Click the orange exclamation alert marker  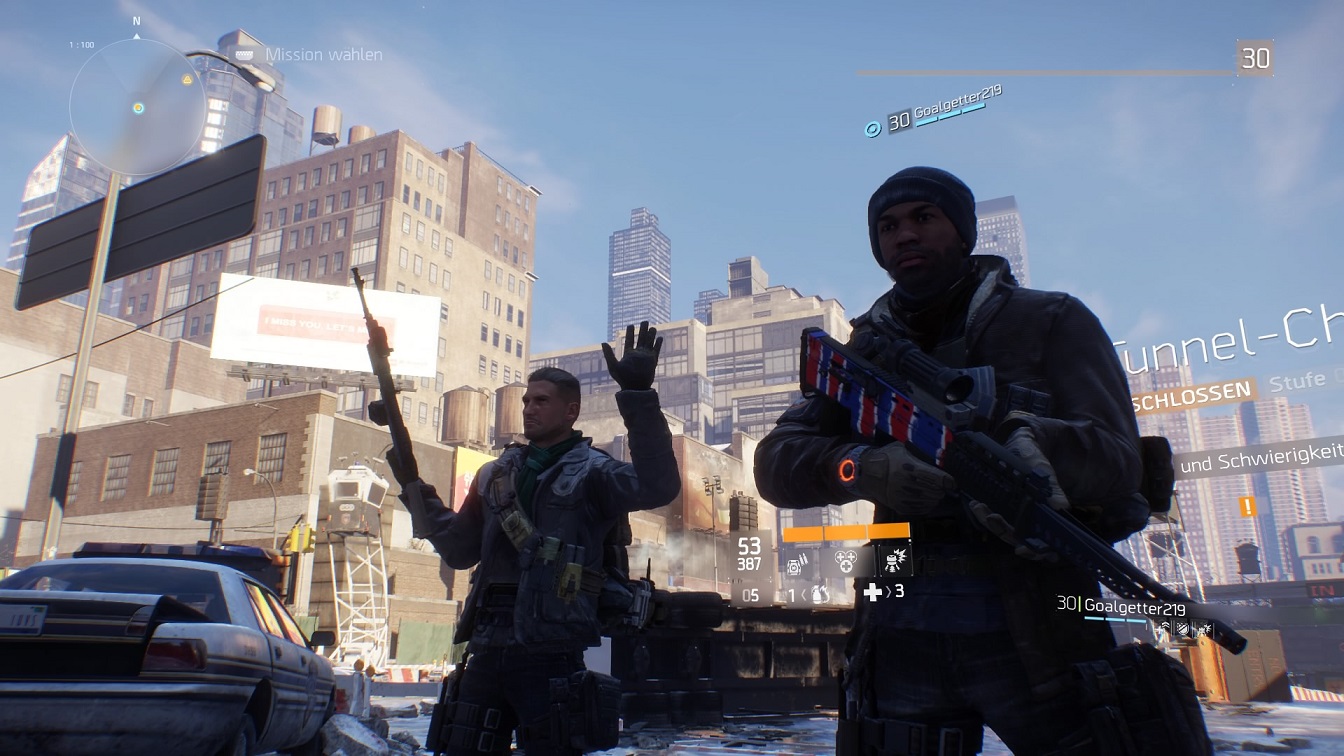point(1247,506)
